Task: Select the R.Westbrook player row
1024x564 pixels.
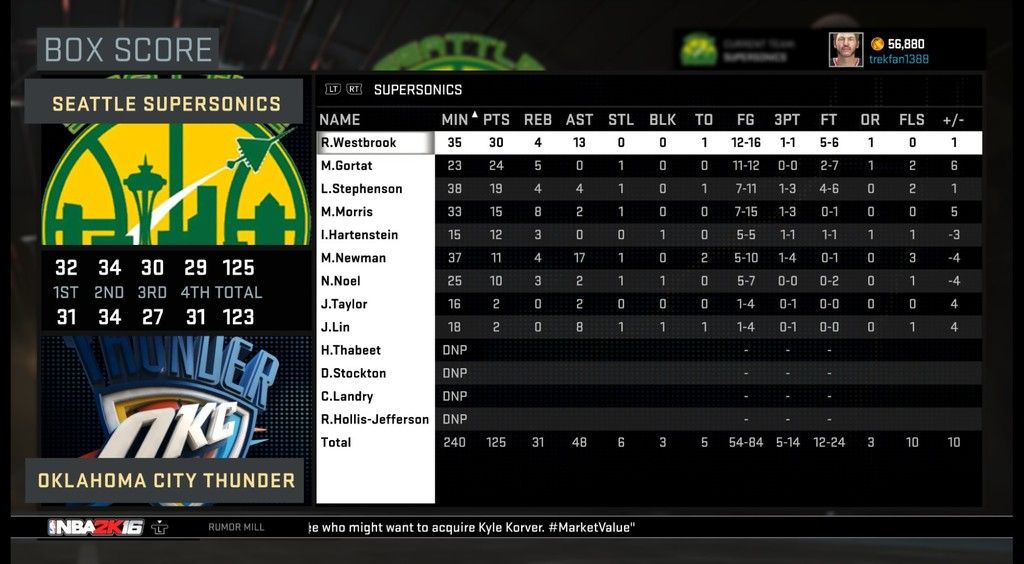Action: pyautogui.click(x=358, y=143)
